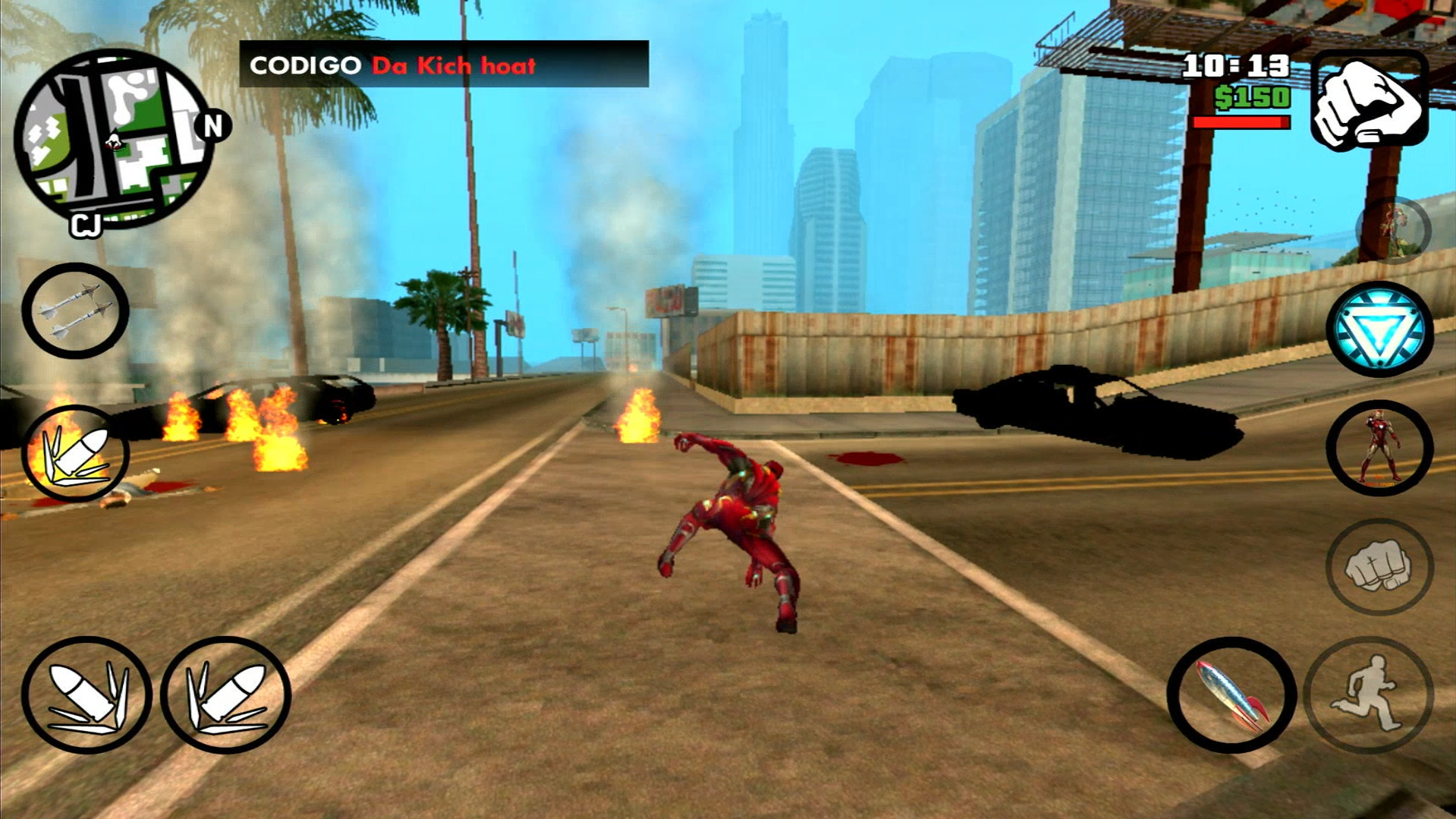Viewport: 1456px width, 819px height.
Task: Switch weapon via the white fist icon
Action: [x=1370, y=100]
